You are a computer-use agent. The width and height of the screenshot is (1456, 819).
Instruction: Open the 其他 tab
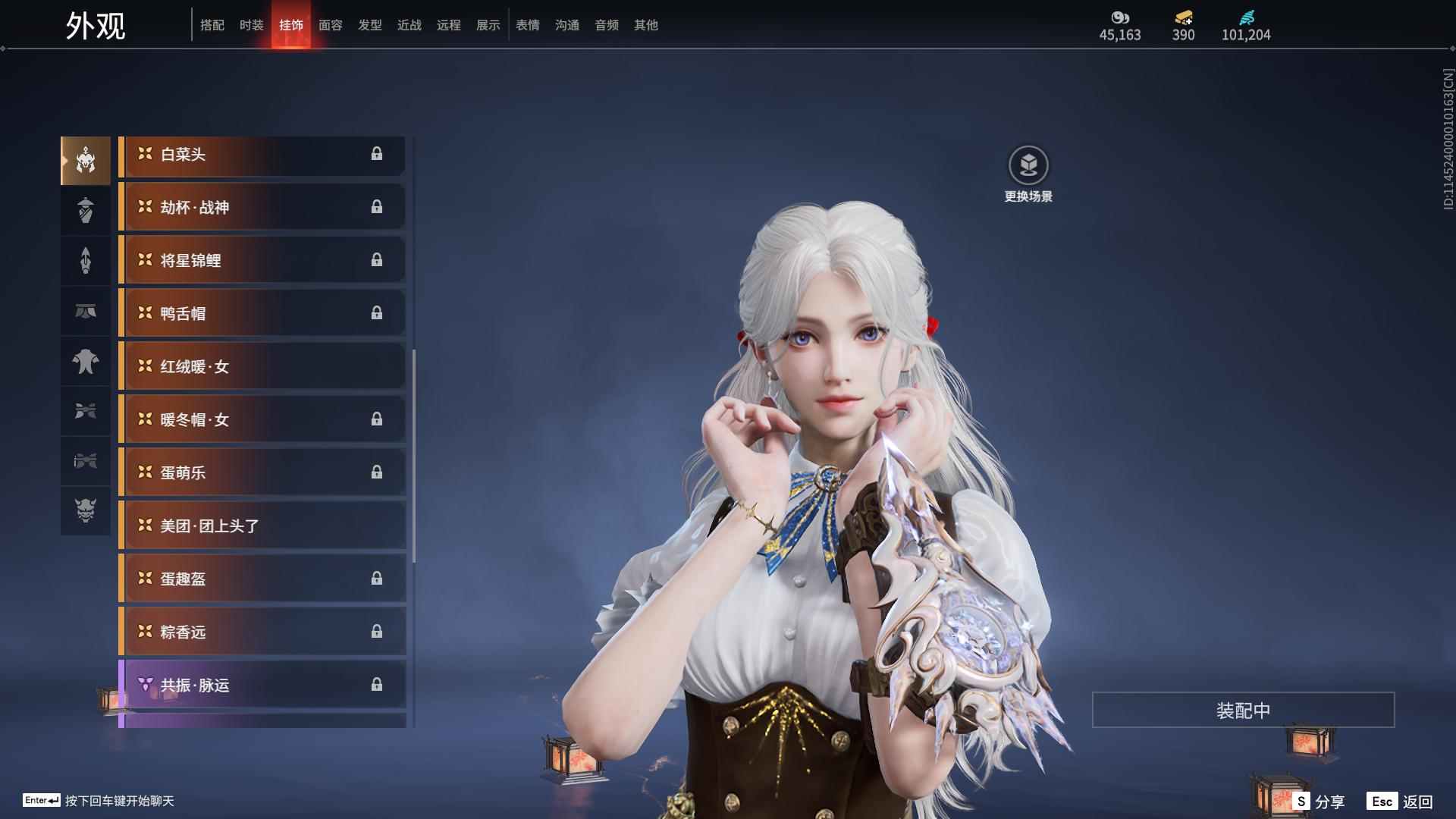point(646,25)
